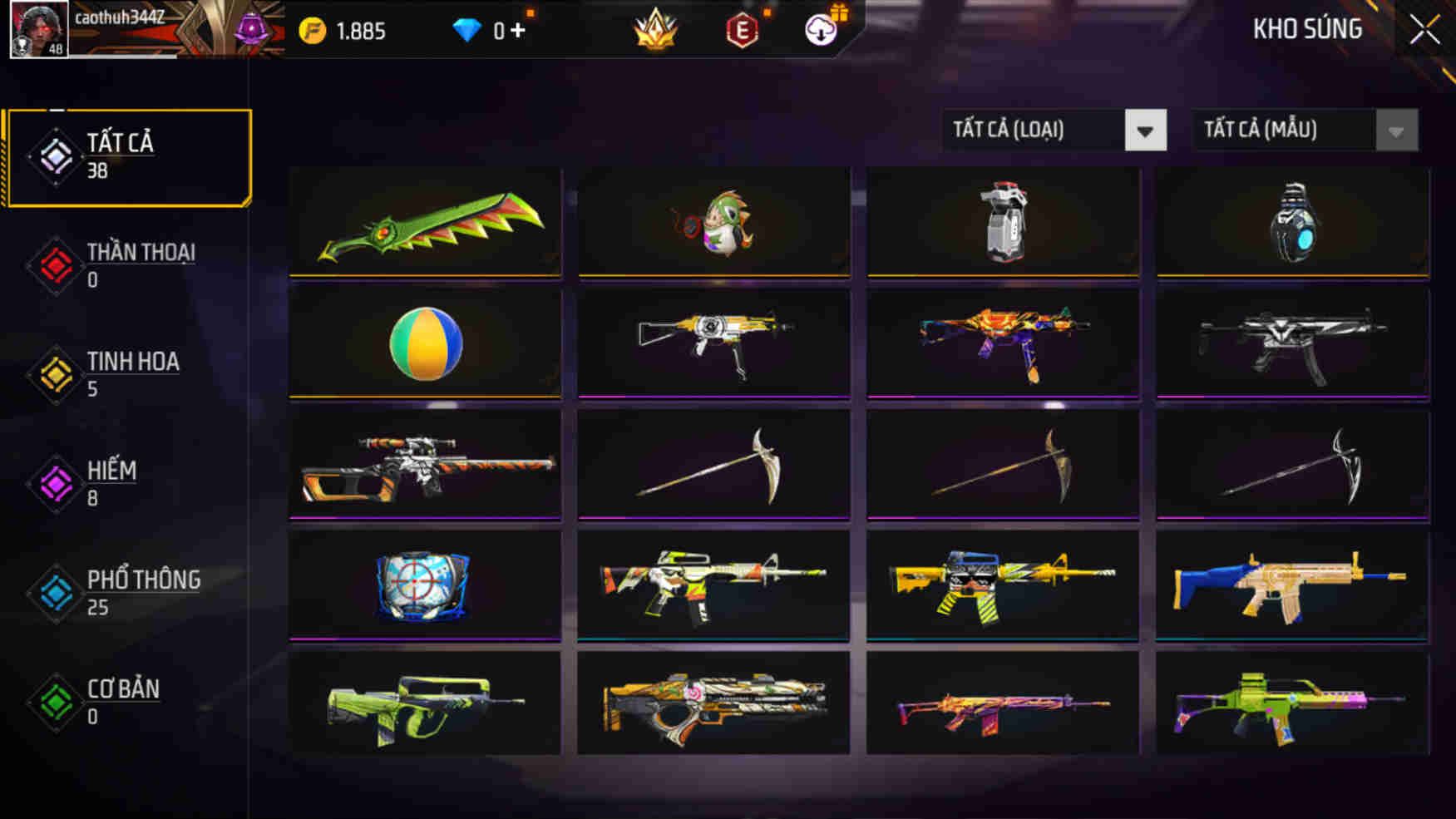Close the Kho Súng weapon vault
This screenshot has width=1456, height=819.
pos(1424,30)
